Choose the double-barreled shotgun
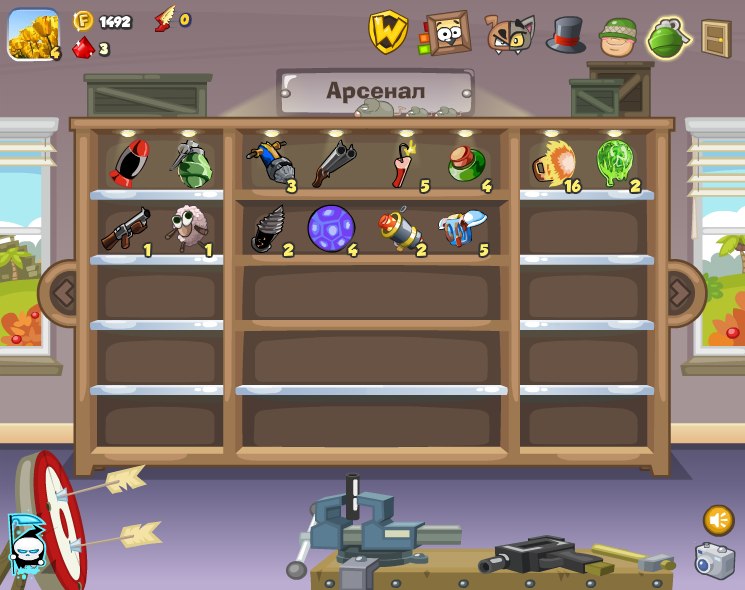745x590 pixels. click(x=333, y=164)
